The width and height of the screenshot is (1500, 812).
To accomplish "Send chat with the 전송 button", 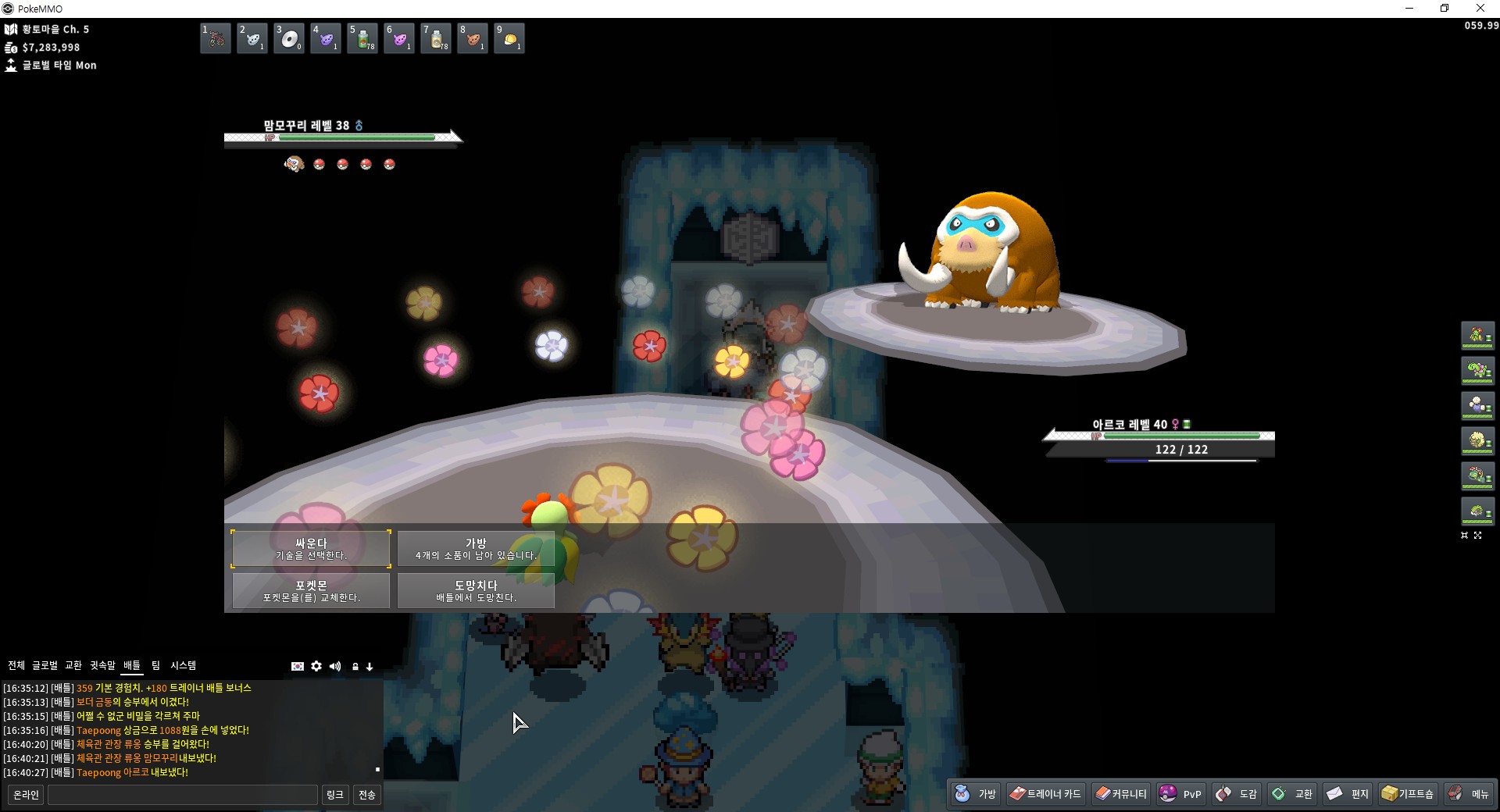I will 366,795.
